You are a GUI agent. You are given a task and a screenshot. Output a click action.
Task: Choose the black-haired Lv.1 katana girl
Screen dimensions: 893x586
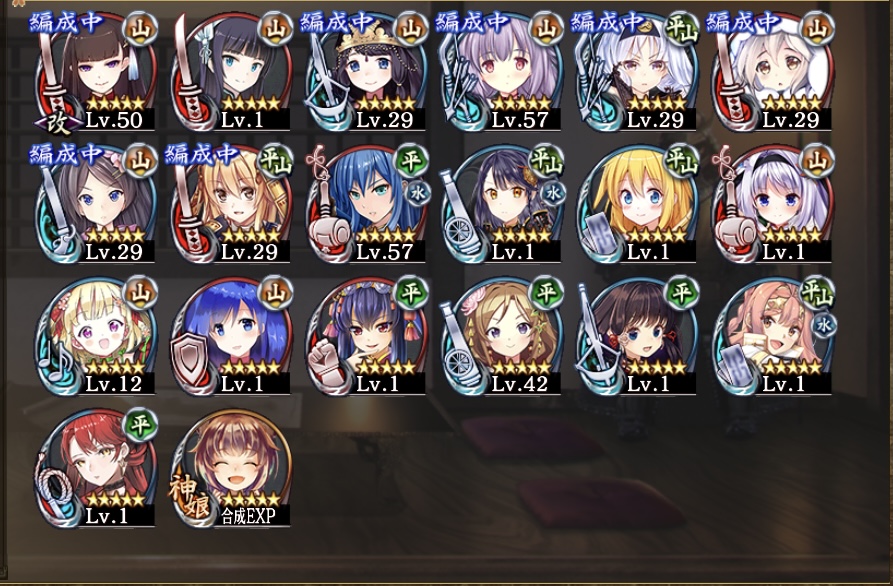coord(233,72)
